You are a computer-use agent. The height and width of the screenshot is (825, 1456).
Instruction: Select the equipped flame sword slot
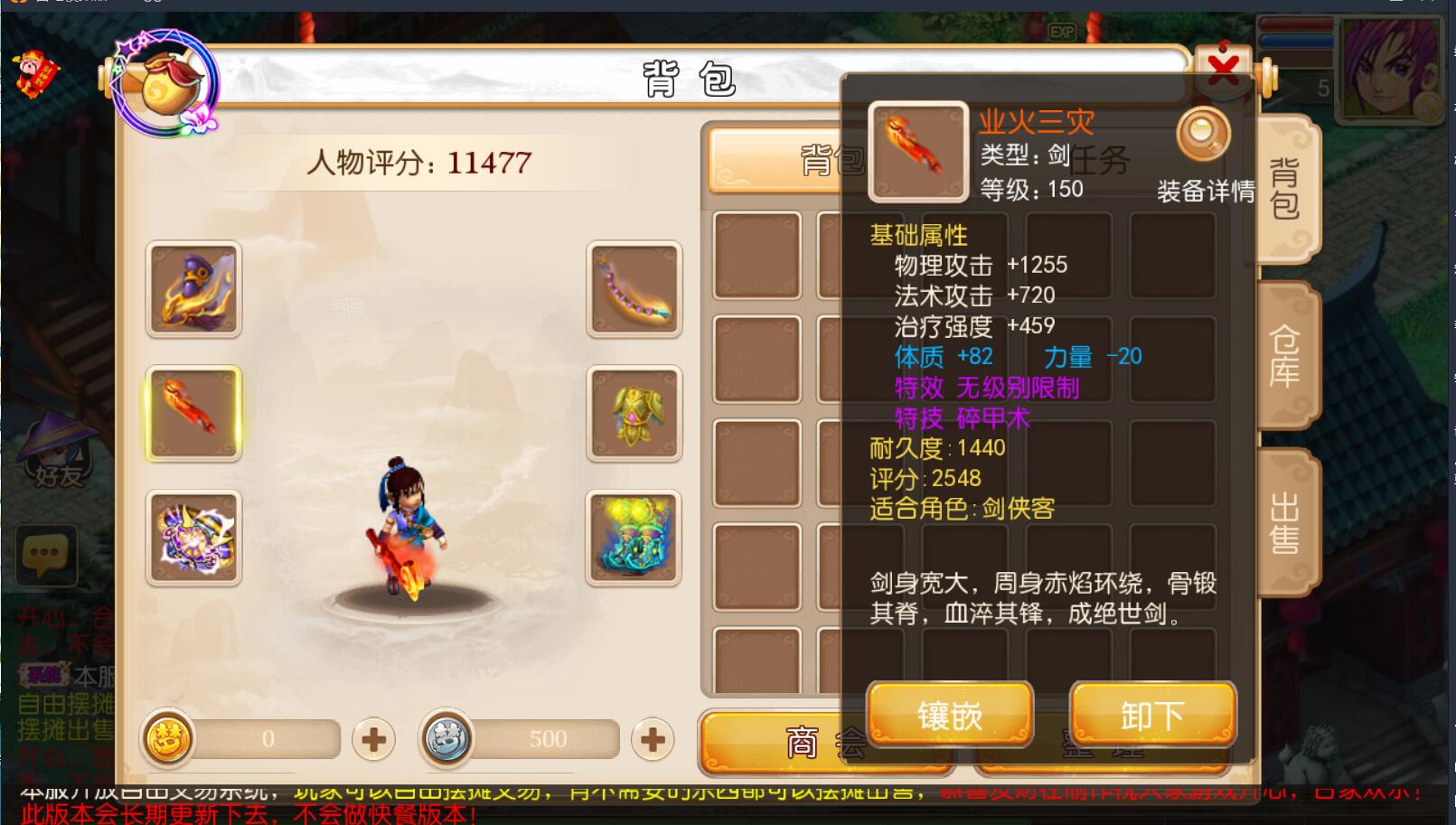pyautogui.click(x=193, y=414)
